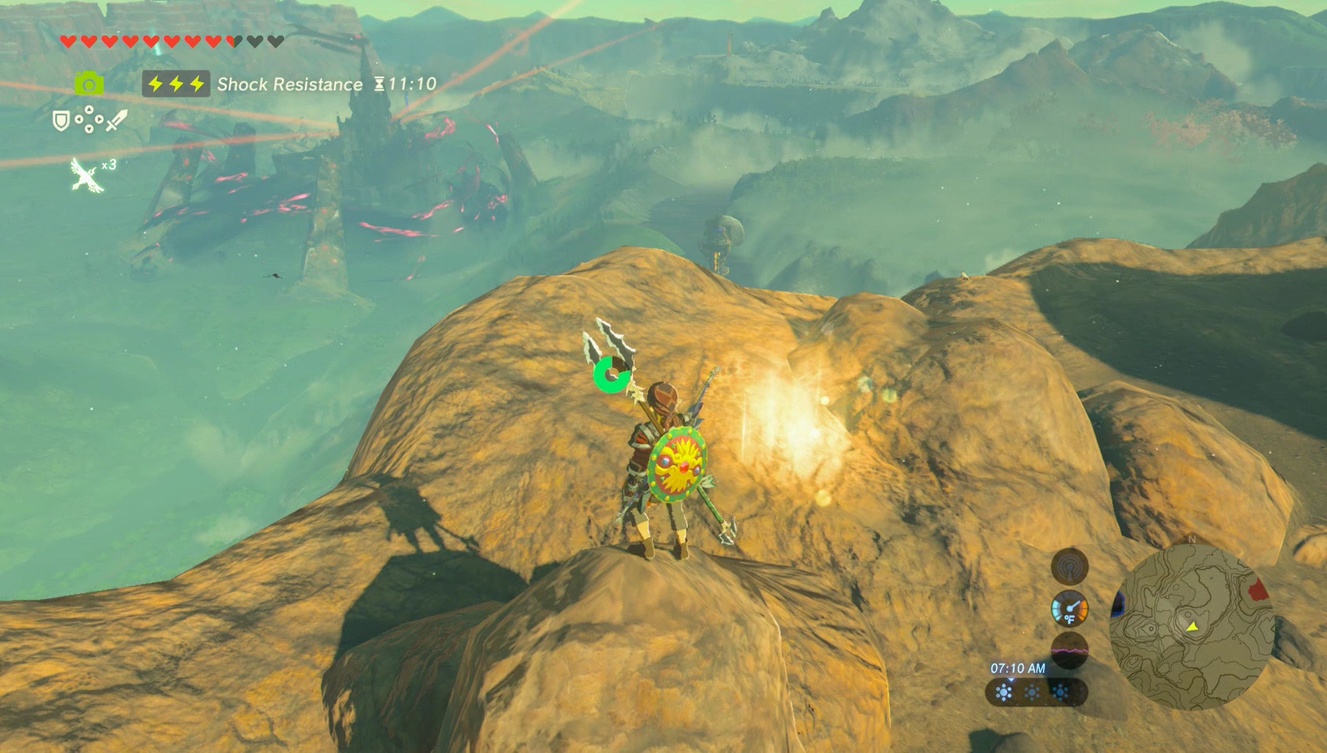Click the noise level meter icon

point(1069,650)
